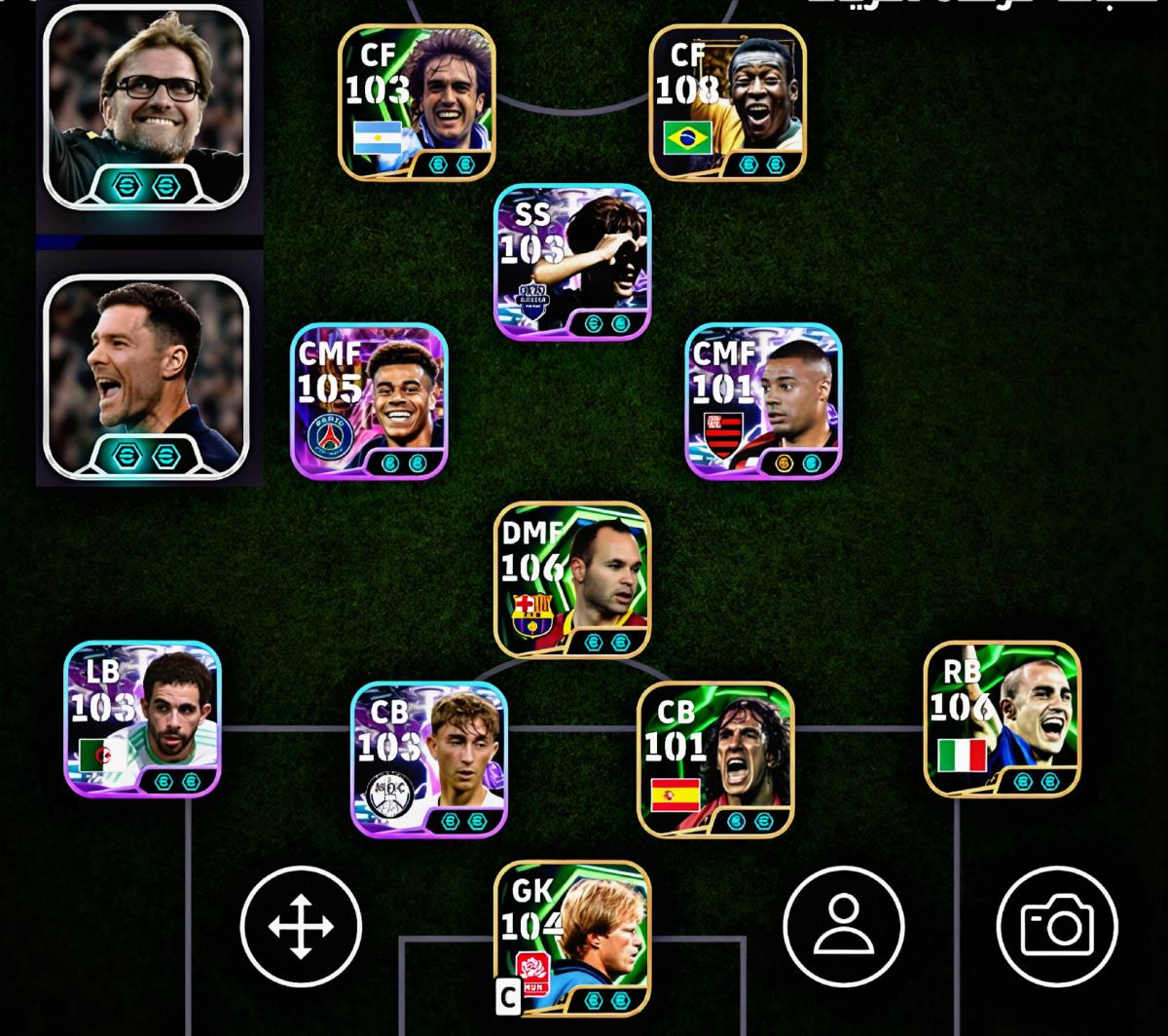The height and width of the screenshot is (1036, 1168).
Task: Select the 103 CF card with Argentina flag
Action: click(417, 102)
